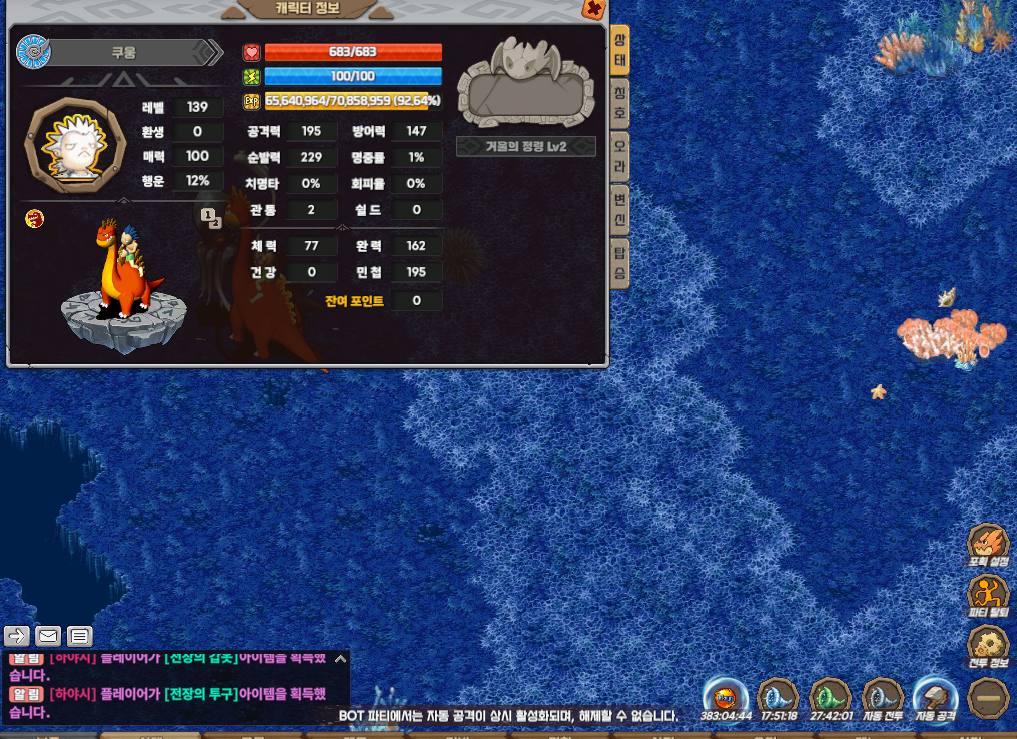The height and width of the screenshot is (739, 1017).
Task: Open the 탑승 tab
Action: (x=619, y=262)
